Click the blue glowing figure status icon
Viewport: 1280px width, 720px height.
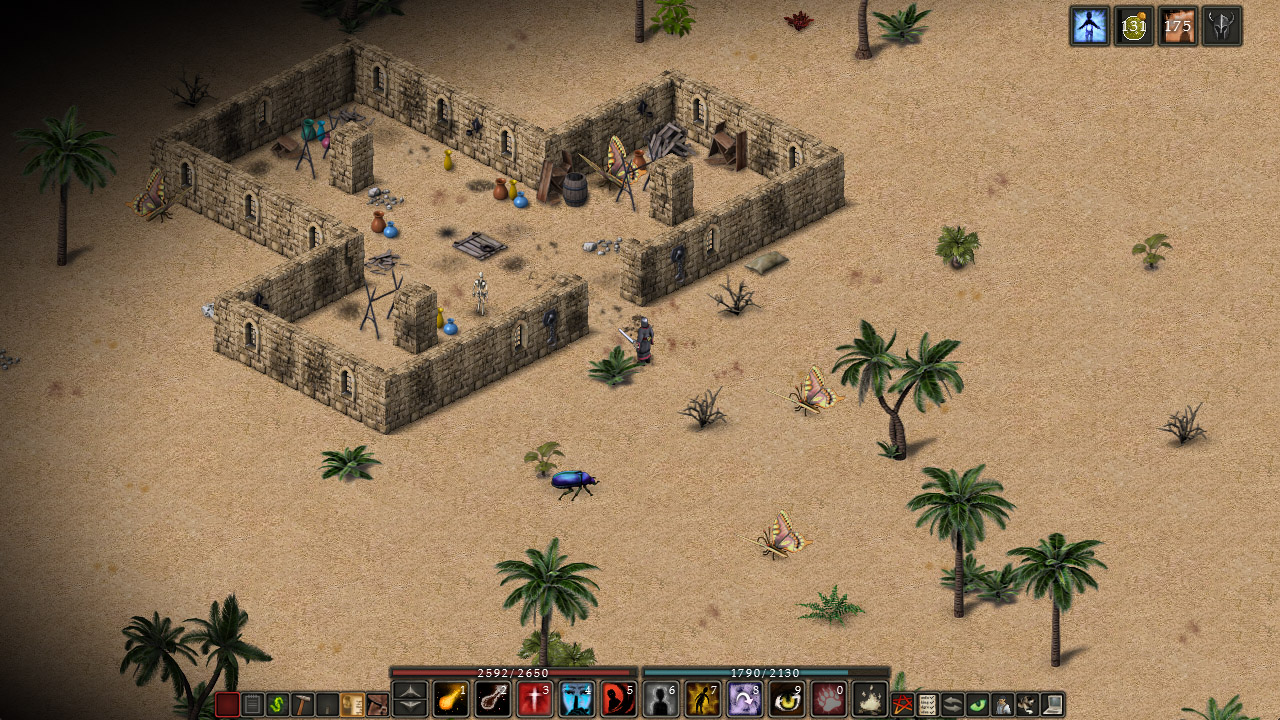(1089, 26)
